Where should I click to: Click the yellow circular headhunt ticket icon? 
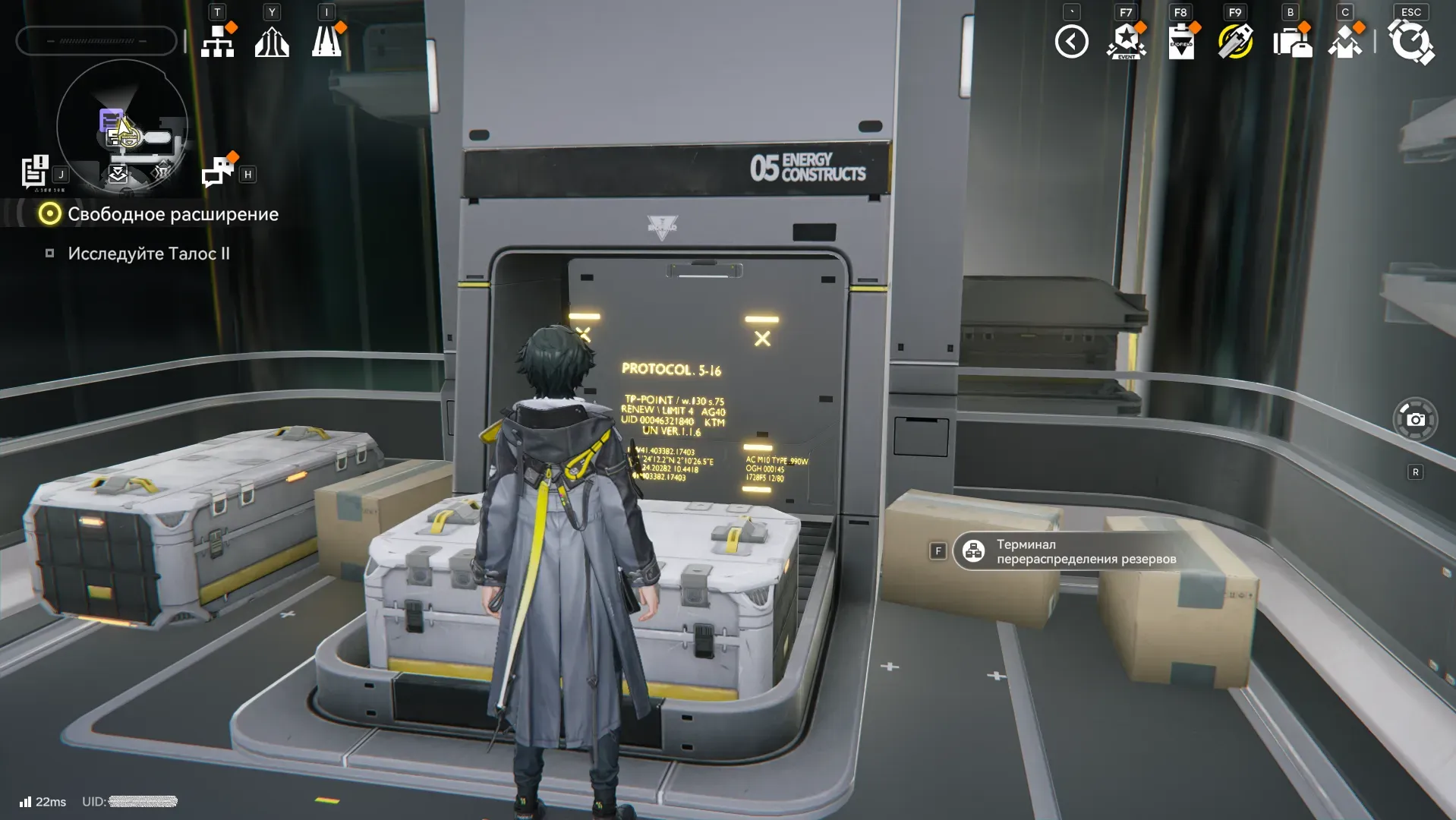pos(1235,42)
